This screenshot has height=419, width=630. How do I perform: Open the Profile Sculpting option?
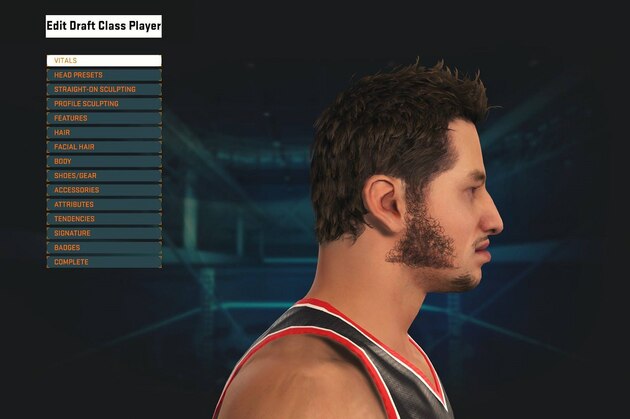tap(103, 103)
